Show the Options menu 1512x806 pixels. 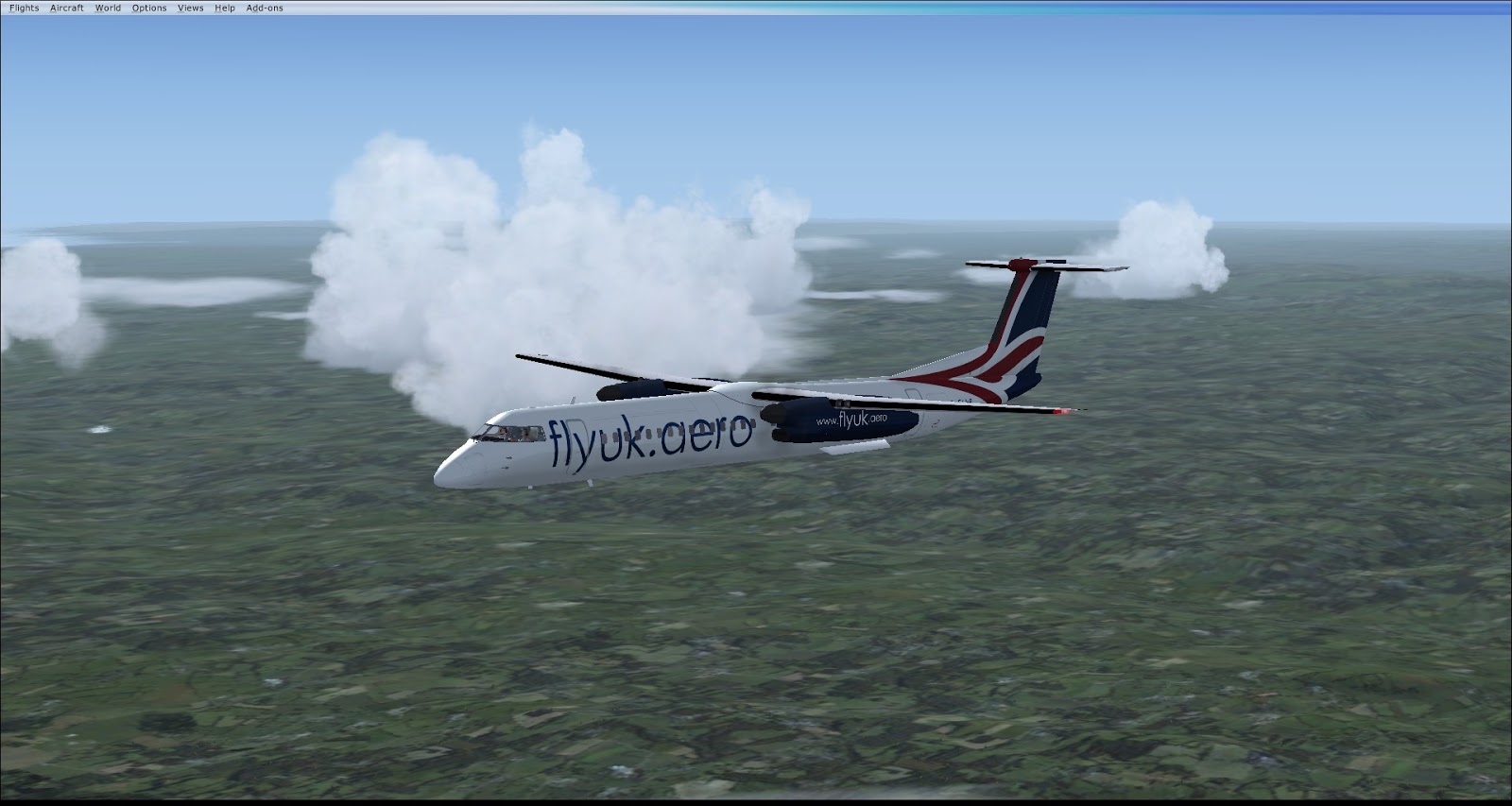[x=149, y=8]
